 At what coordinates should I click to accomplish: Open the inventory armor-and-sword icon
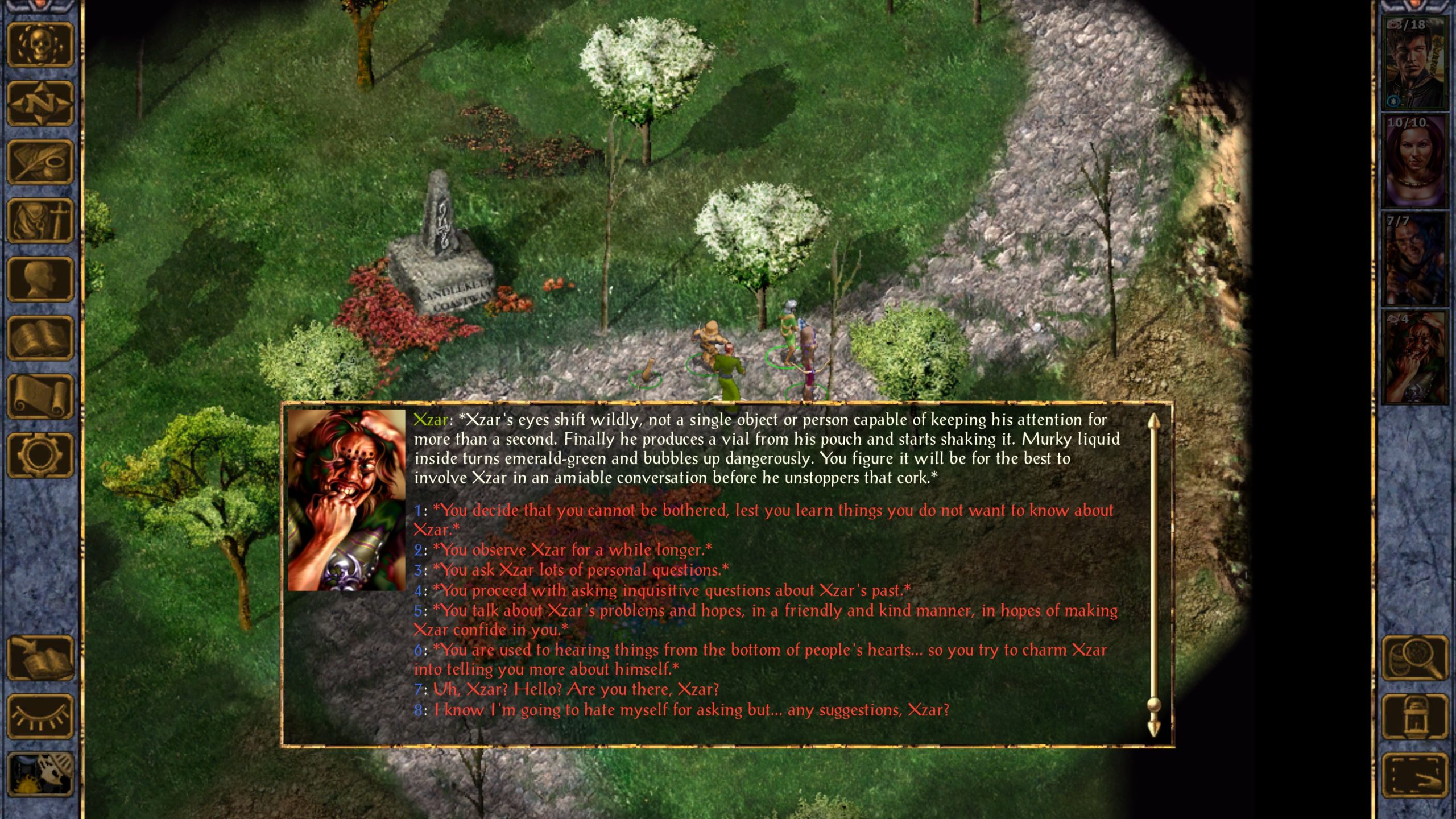pyautogui.click(x=40, y=221)
